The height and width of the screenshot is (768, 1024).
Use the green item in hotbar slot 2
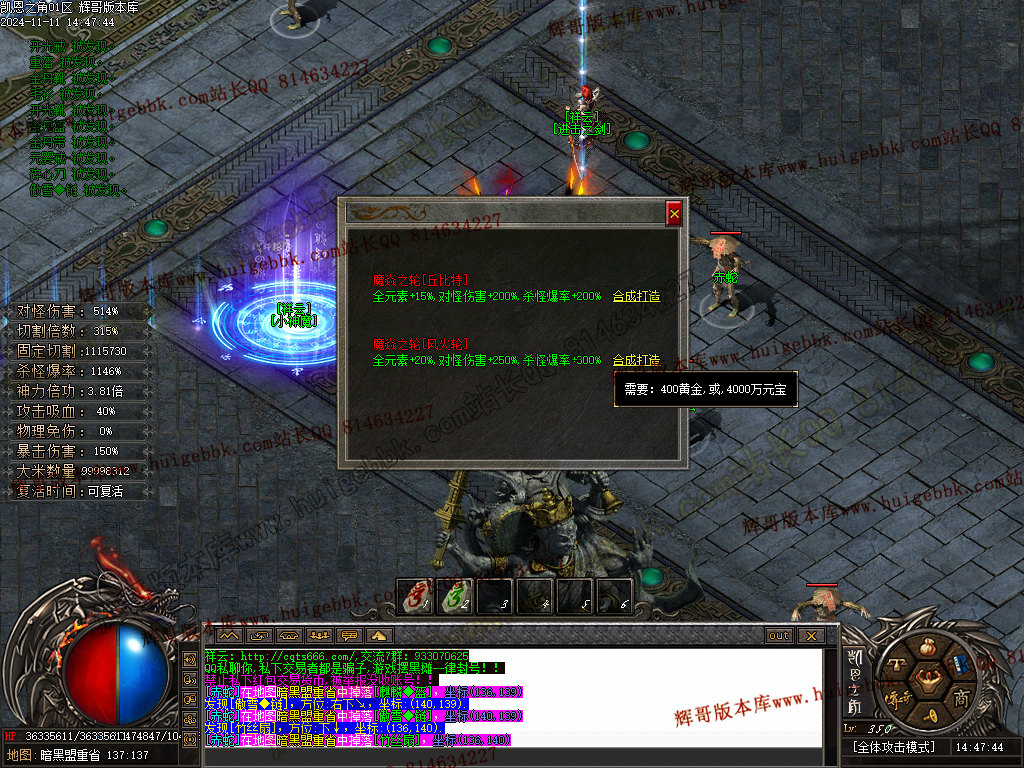click(x=455, y=596)
